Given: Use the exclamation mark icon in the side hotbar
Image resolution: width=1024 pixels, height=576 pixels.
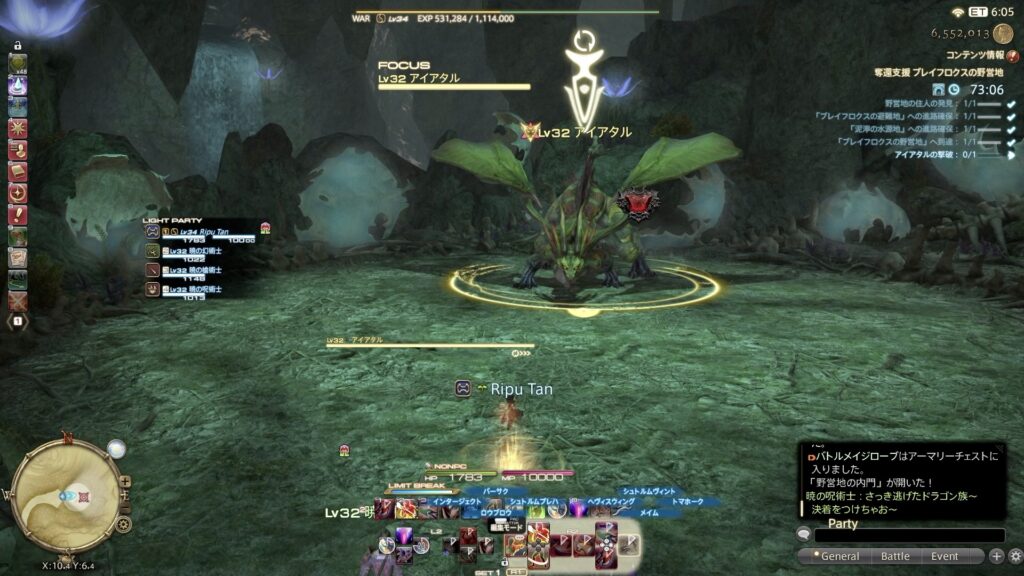Looking at the screenshot, I should 18,214.
